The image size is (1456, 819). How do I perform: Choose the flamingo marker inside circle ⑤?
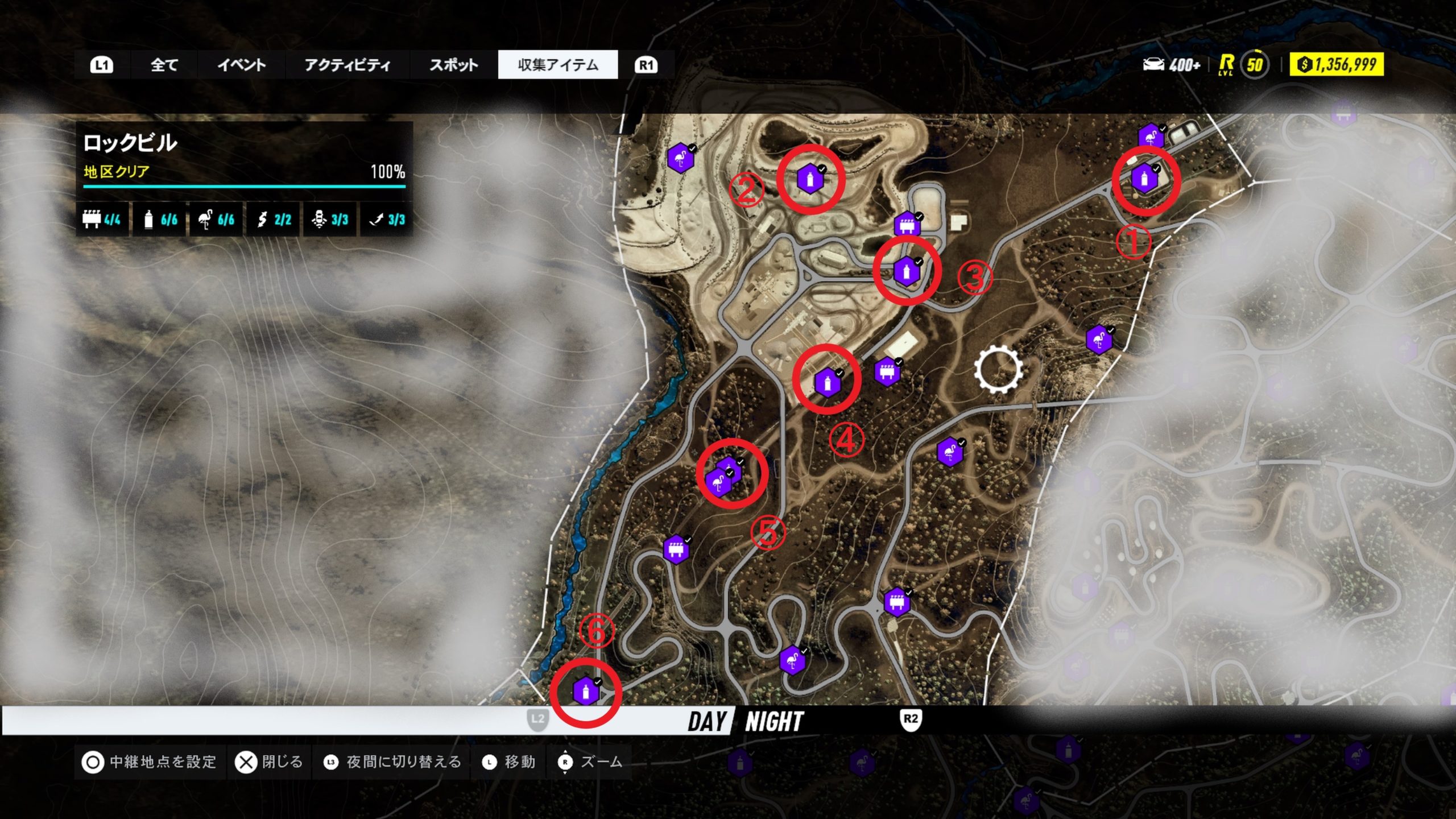(718, 483)
